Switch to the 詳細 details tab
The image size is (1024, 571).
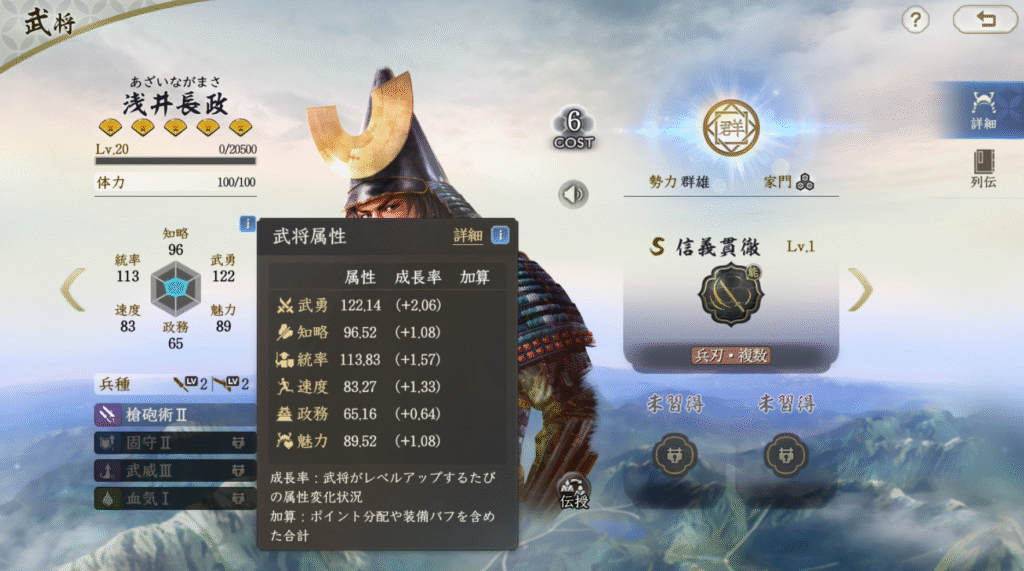[982, 109]
